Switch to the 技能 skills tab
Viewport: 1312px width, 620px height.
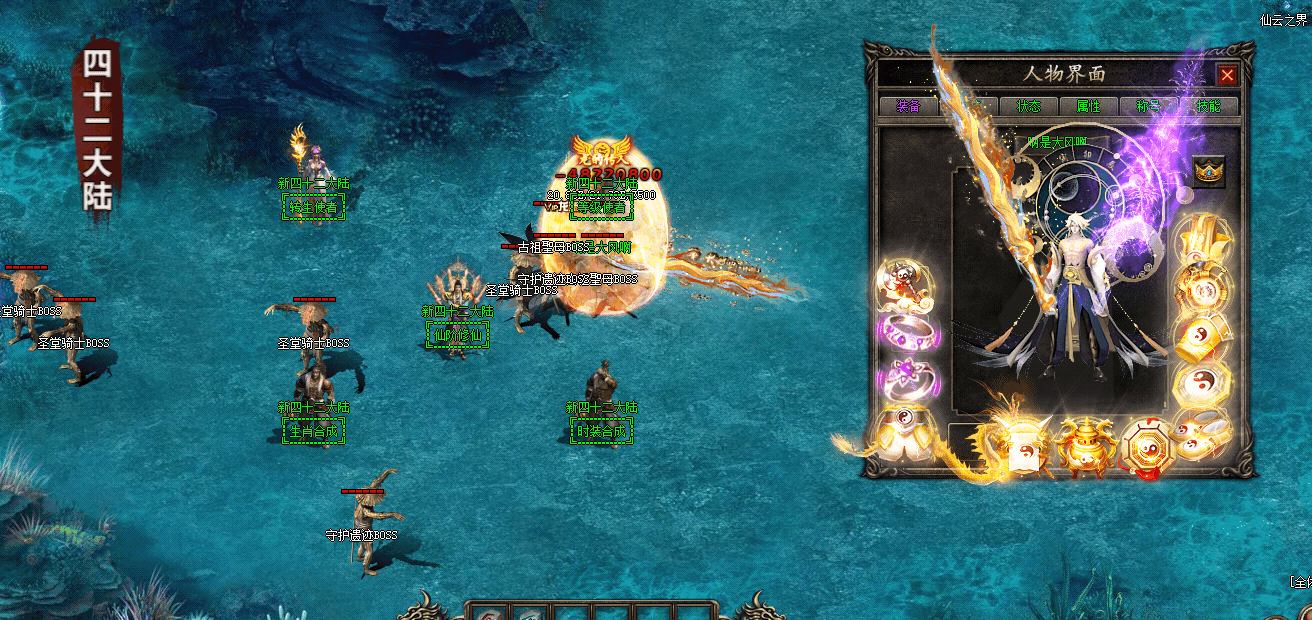[1208, 106]
